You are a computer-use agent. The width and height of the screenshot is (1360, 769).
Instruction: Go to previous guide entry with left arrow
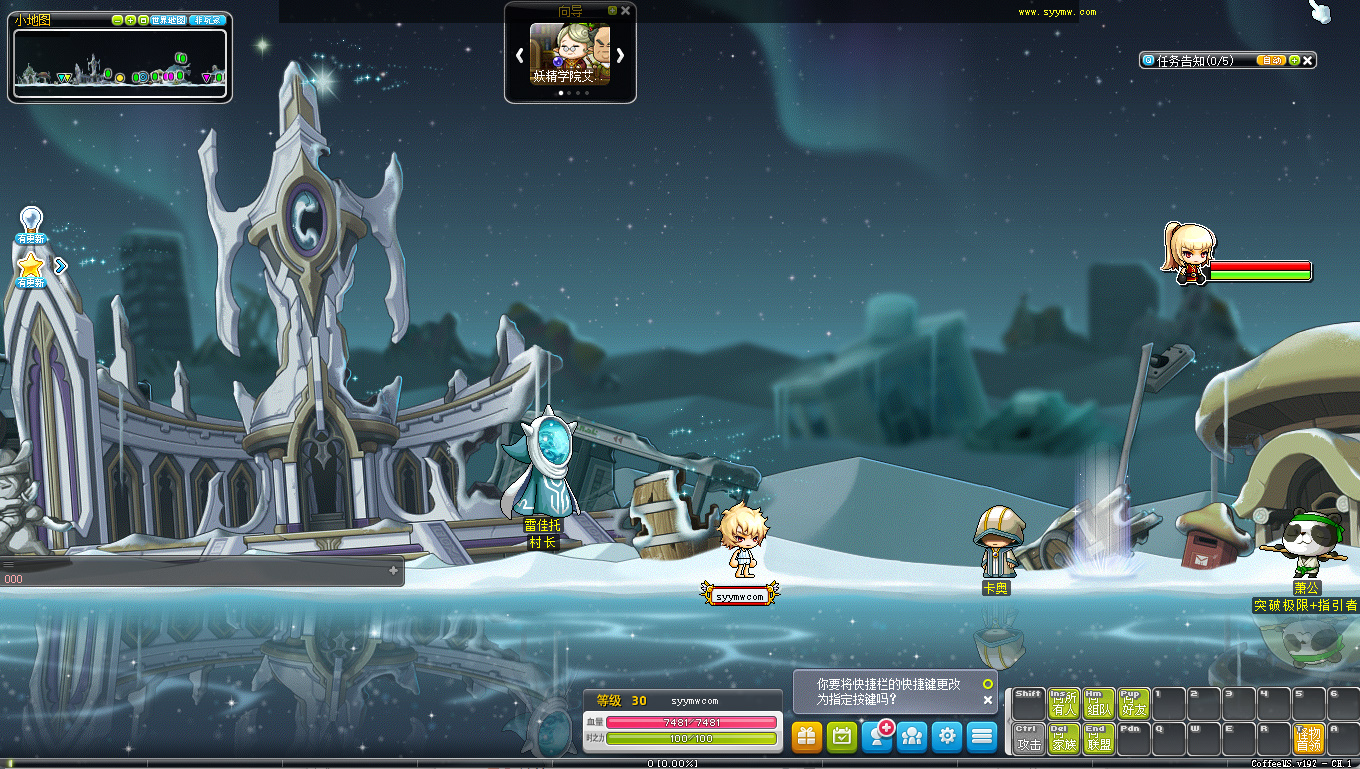pyautogui.click(x=519, y=55)
